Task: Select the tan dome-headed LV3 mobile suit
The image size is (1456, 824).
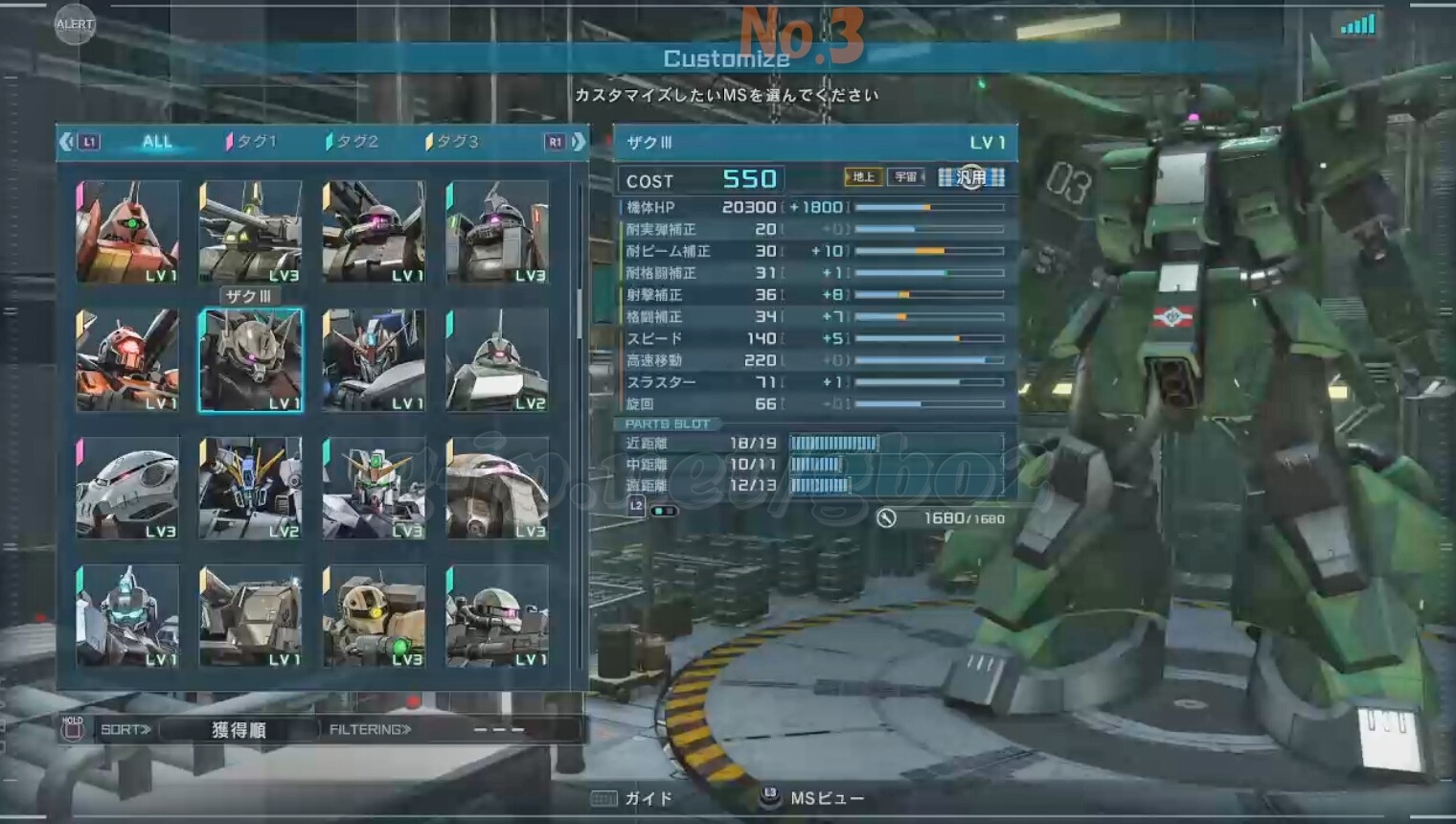Action: (x=497, y=488)
